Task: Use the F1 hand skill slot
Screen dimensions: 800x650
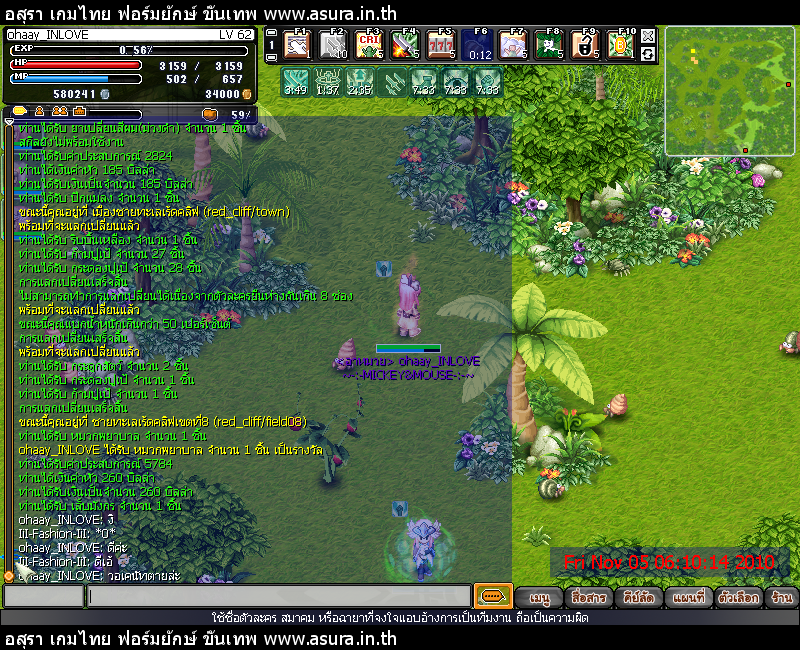Action: [x=297, y=46]
